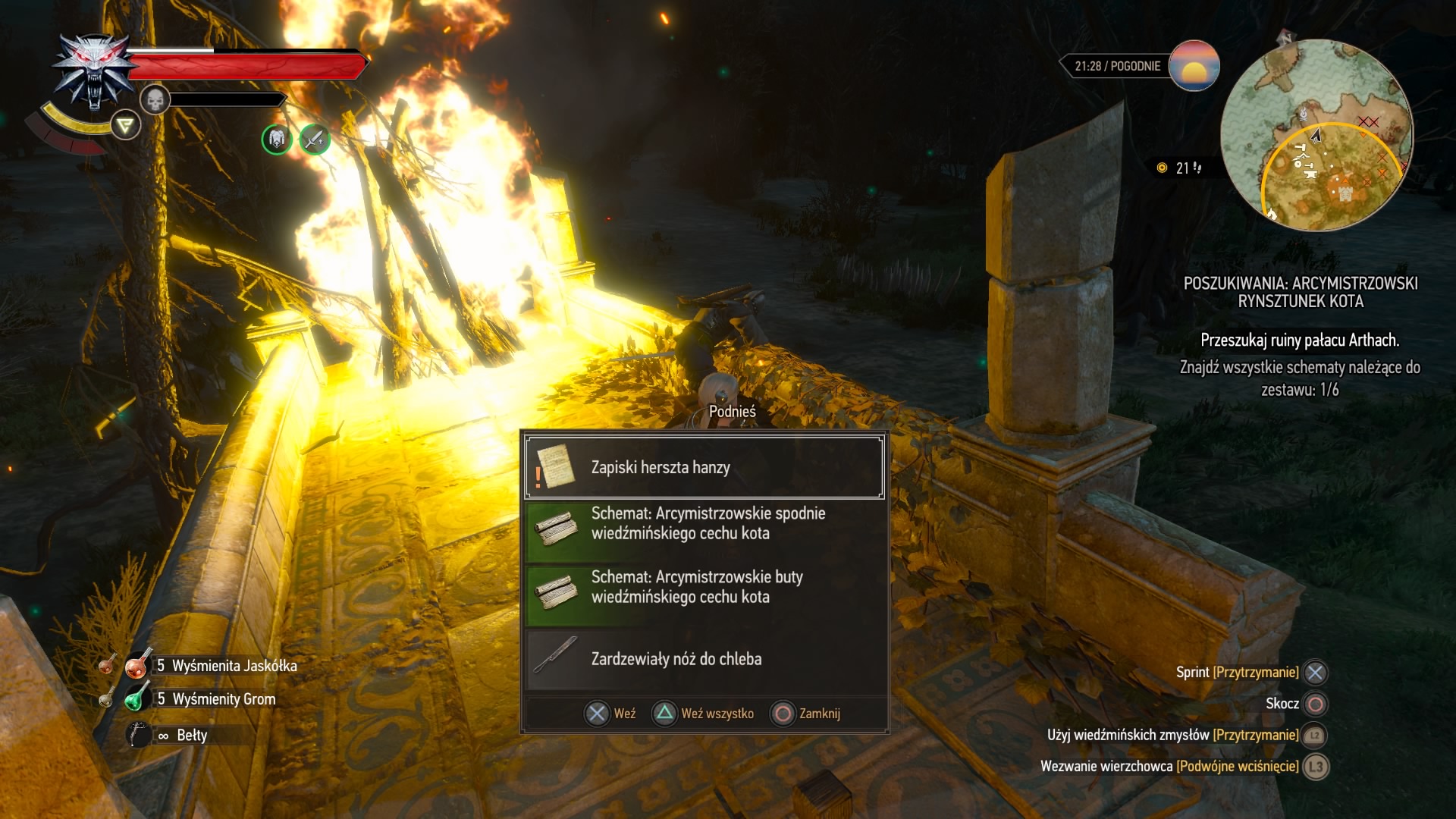Click the sunset time-of-day weather icon

1194,66
